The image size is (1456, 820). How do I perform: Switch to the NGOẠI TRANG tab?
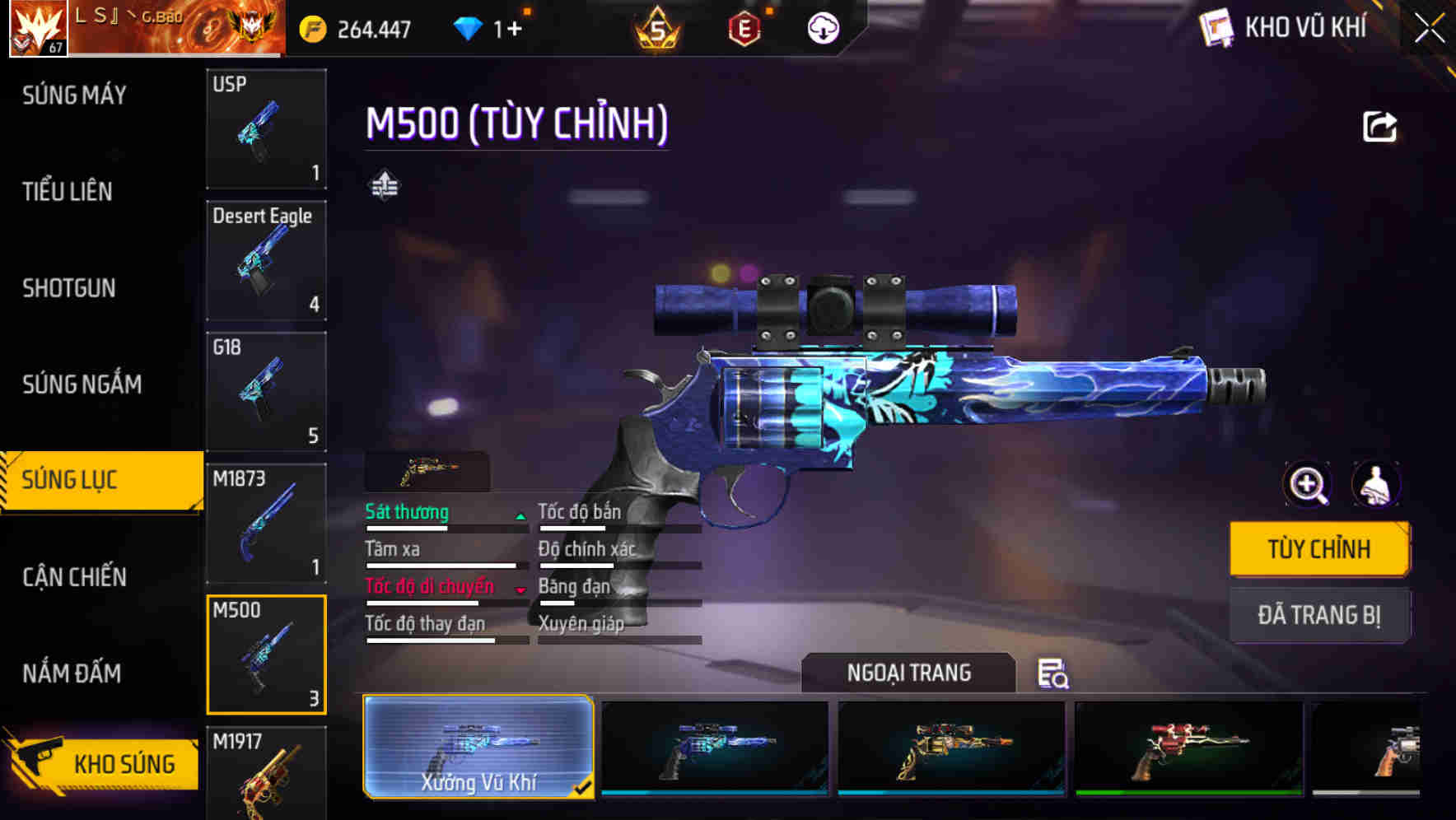[x=909, y=672]
